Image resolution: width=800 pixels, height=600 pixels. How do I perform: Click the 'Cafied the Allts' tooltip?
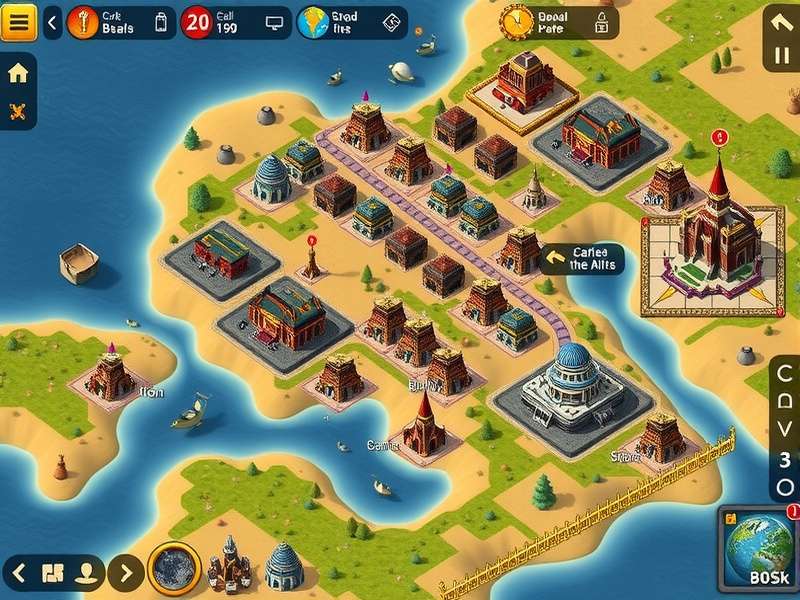click(582, 259)
